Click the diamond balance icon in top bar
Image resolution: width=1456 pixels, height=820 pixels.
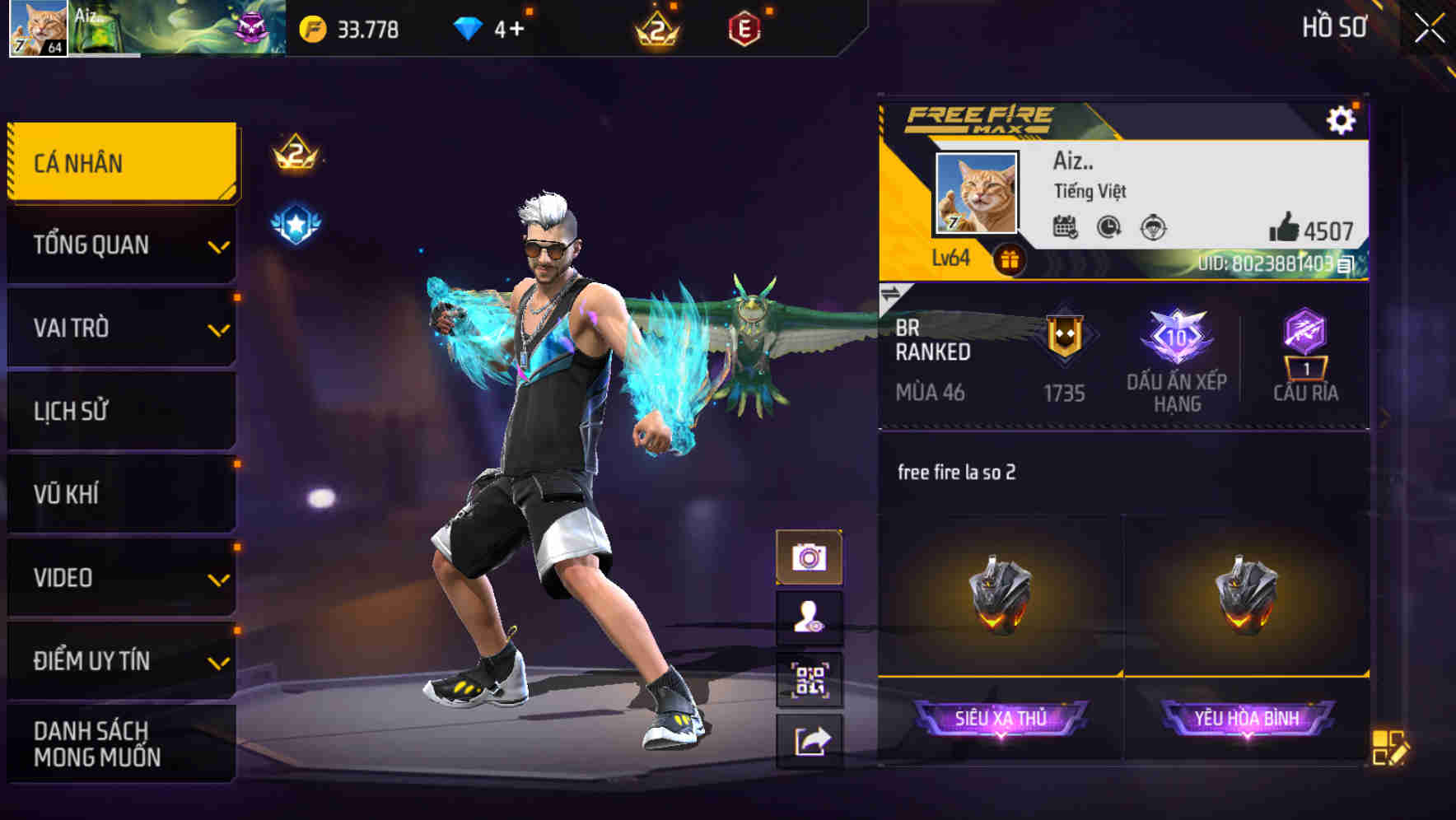pyautogui.click(x=469, y=27)
